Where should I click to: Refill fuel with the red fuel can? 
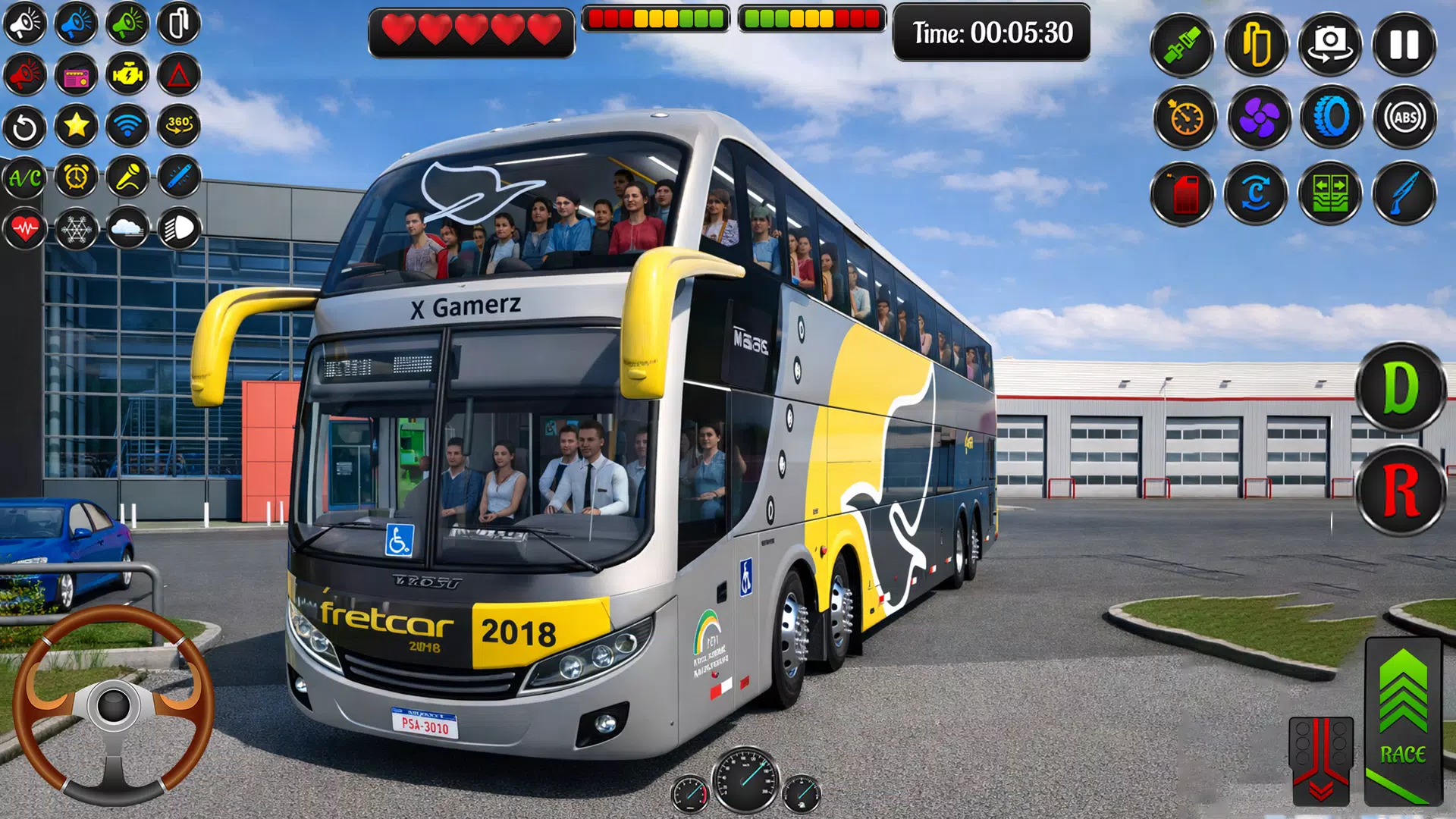(1184, 193)
